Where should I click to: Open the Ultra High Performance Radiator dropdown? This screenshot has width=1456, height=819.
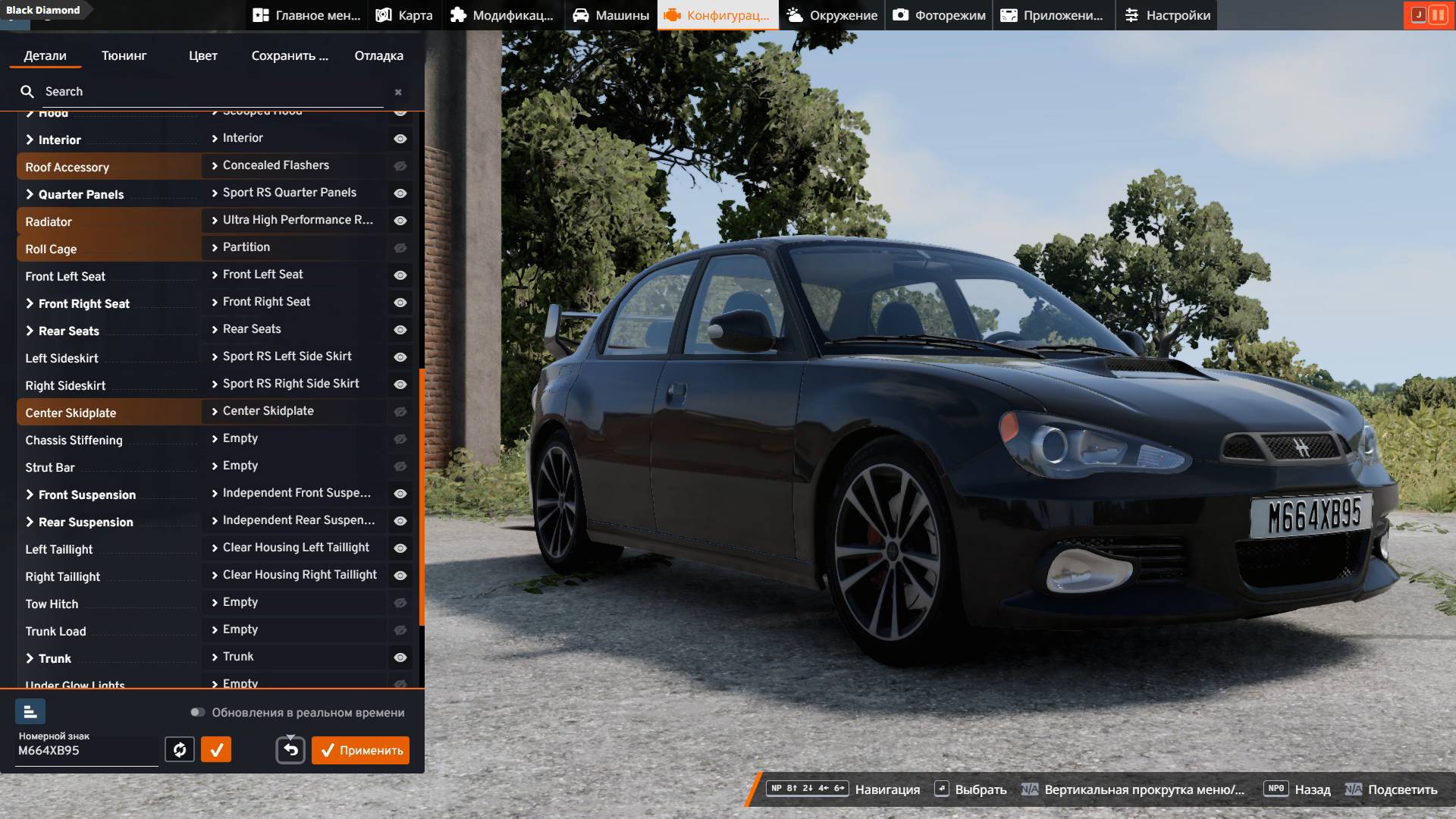tap(294, 220)
